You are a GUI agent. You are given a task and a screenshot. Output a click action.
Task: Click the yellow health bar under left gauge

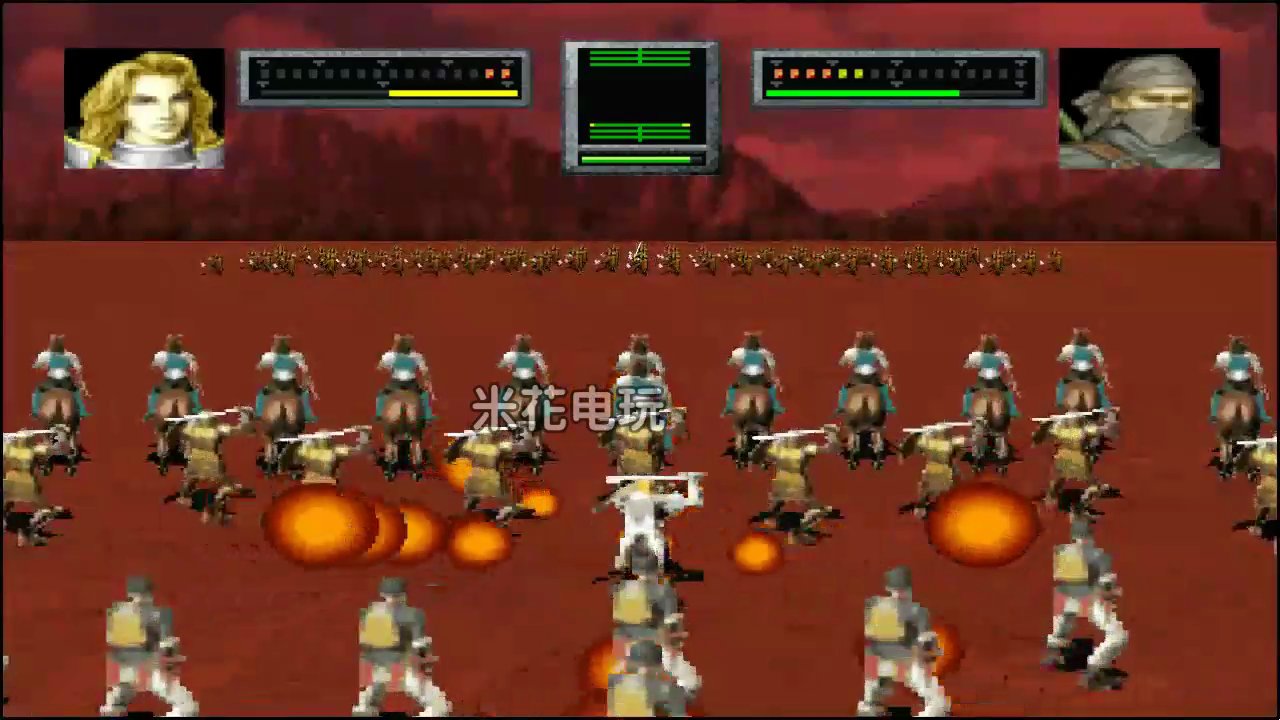click(x=450, y=92)
